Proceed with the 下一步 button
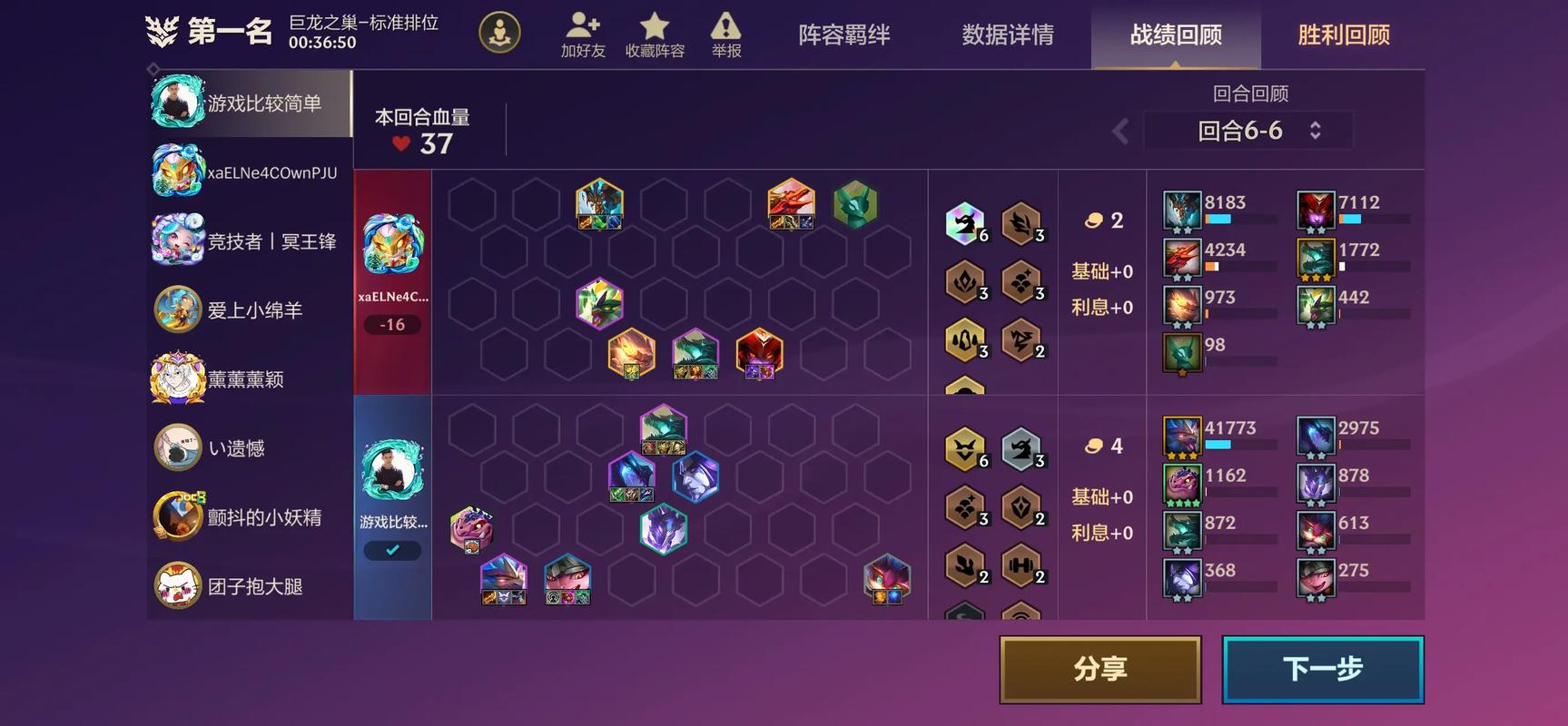 pyautogui.click(x=1322, y=670)
